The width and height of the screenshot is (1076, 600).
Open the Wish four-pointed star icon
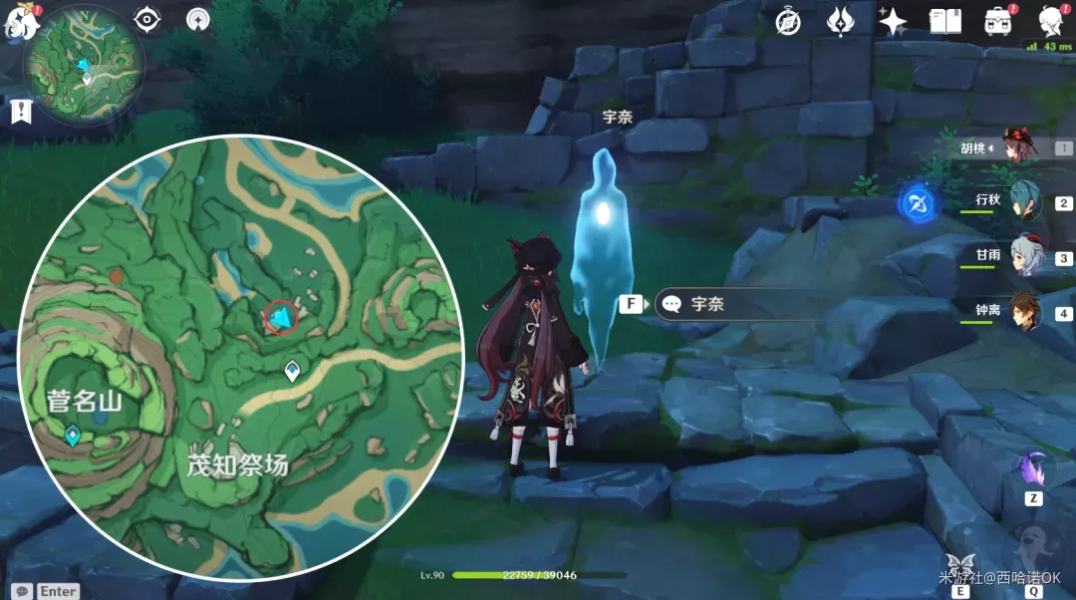click(892, 21)
